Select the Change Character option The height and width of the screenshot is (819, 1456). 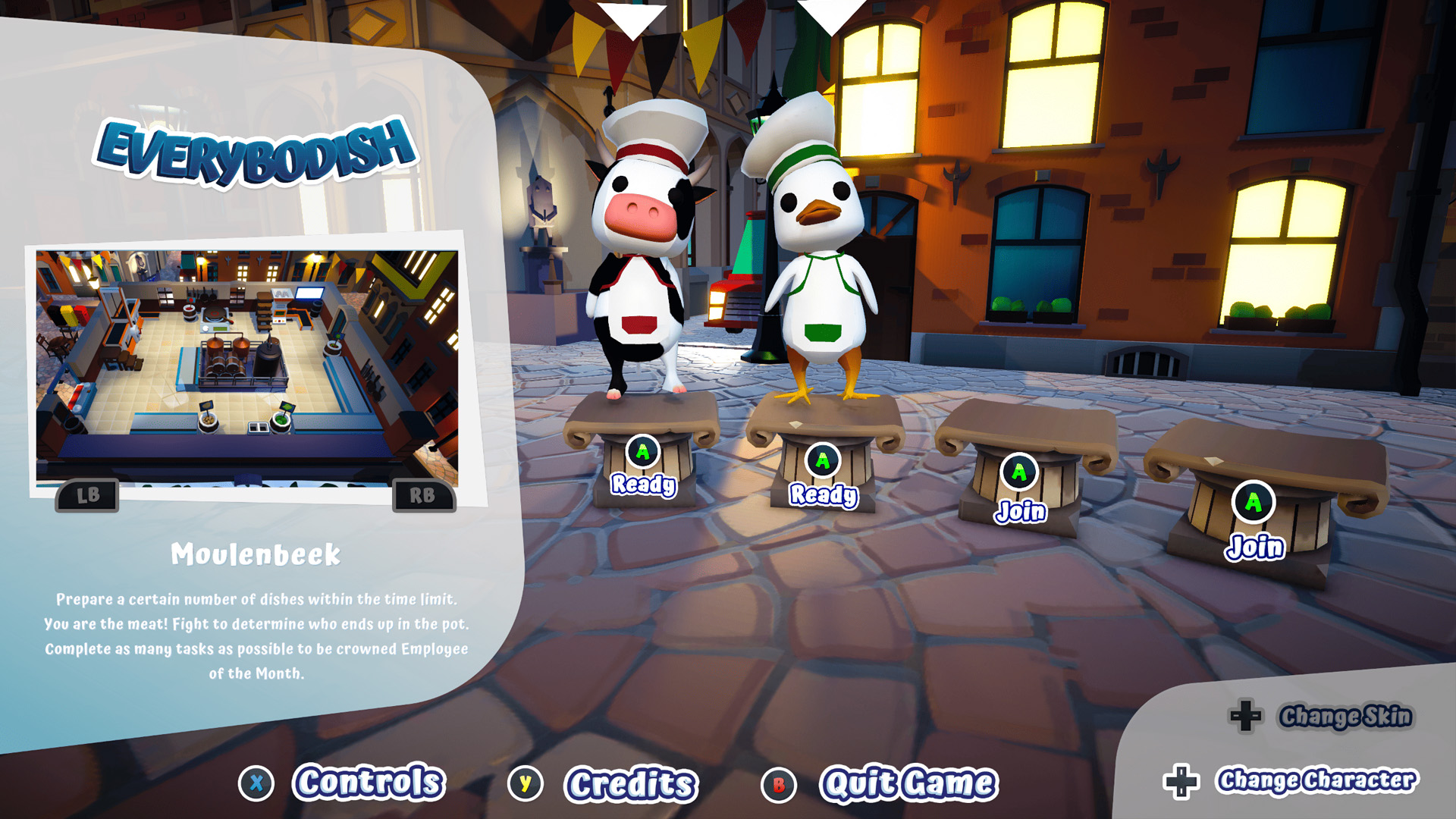click(1316, 780)
